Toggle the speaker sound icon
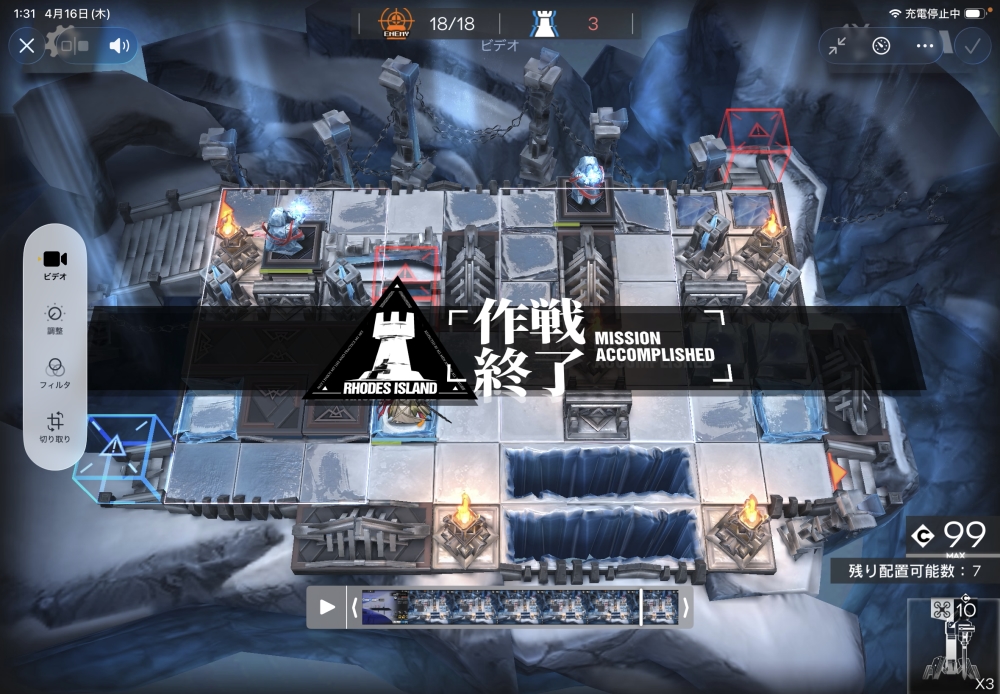Image resolution: width=1000 pixels, height=694 pixels. pyautogui.click(x=120, y=45)
